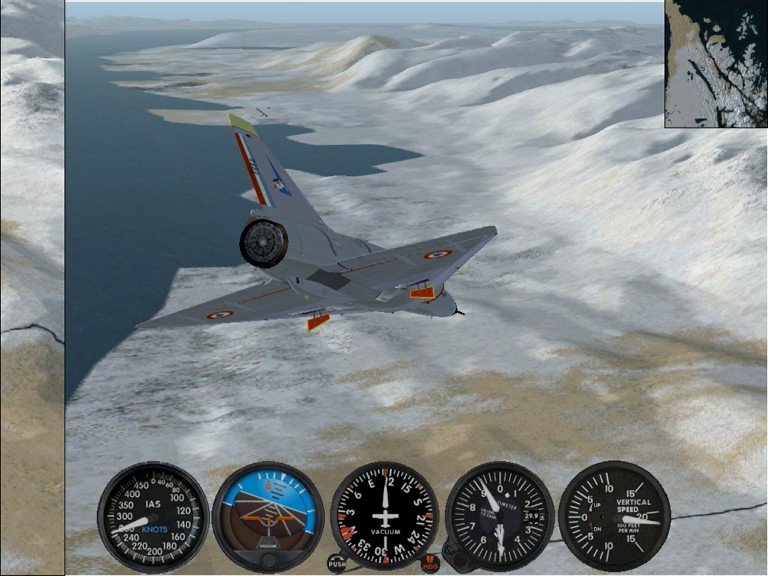
Task: Open the top-down map view inset
Action: [715, 63]
